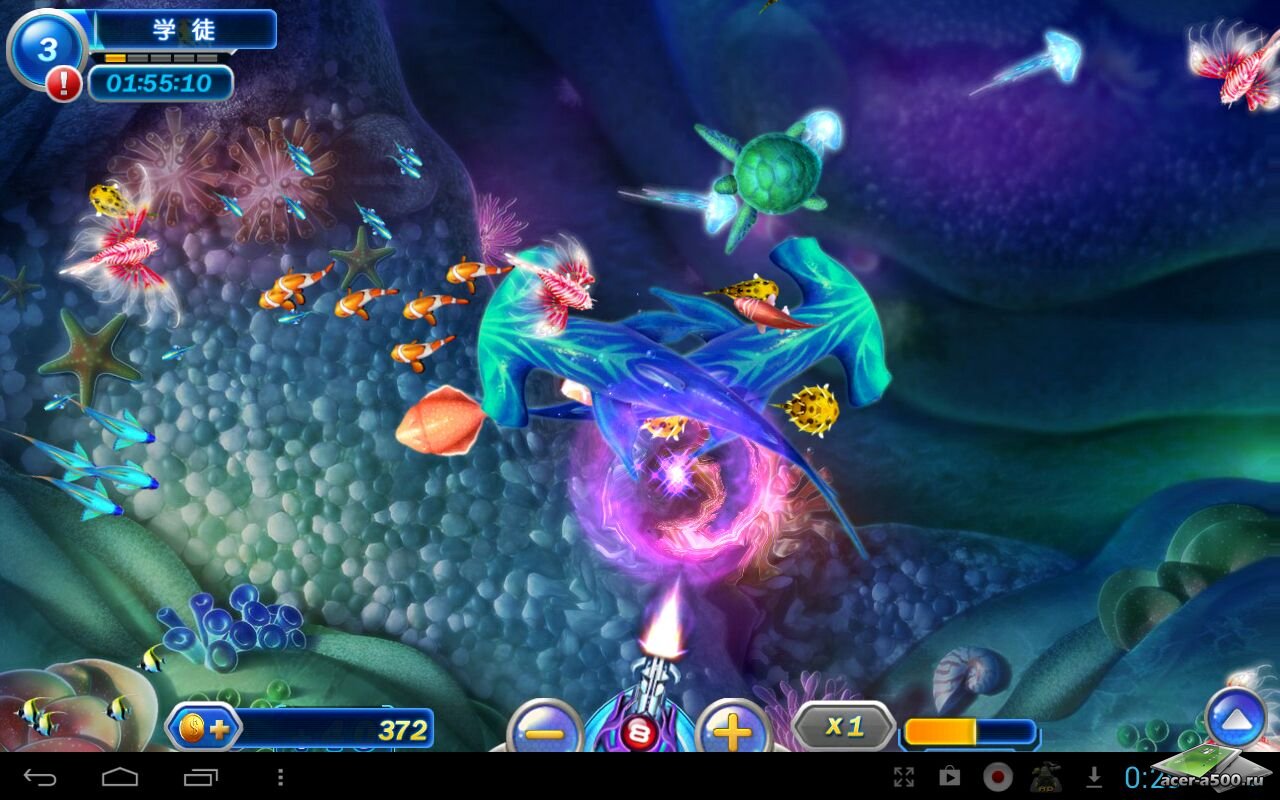1280x800 pixels.
Task: Increase cannon power with the plus button
Action: (731, 731)
